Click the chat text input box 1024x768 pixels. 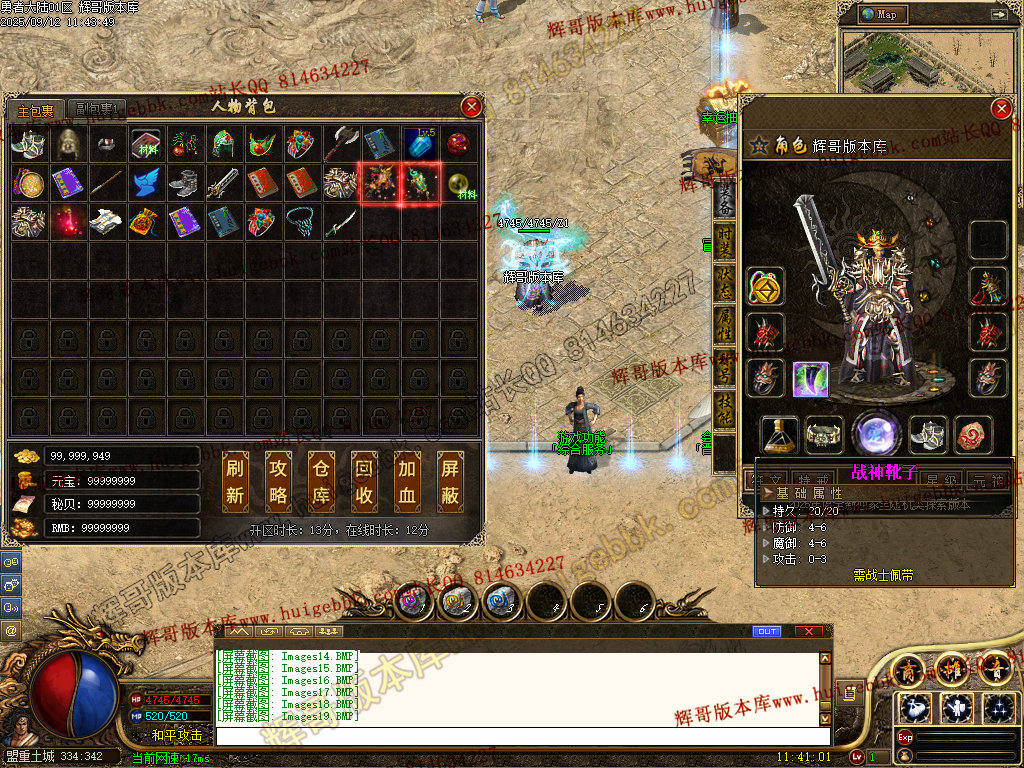click(x=520, y=735)
